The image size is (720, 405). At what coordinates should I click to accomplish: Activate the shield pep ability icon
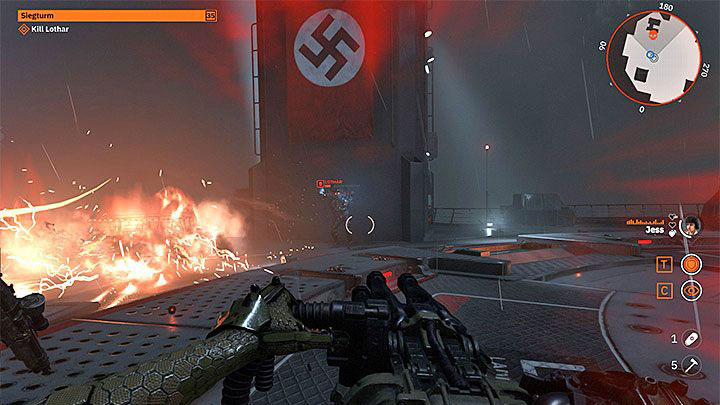691,264
